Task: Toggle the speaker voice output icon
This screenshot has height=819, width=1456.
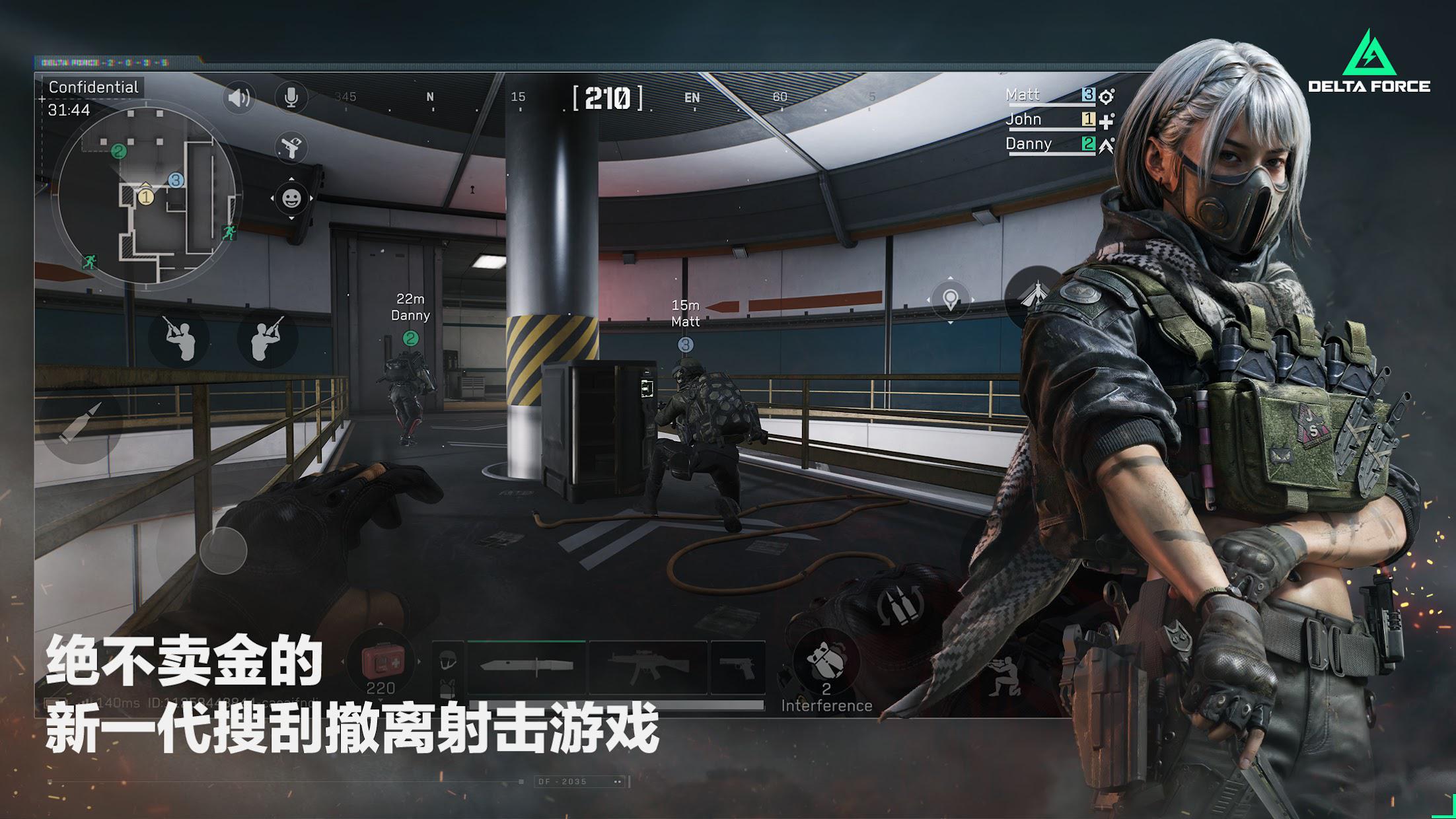Action: [238, 98]
